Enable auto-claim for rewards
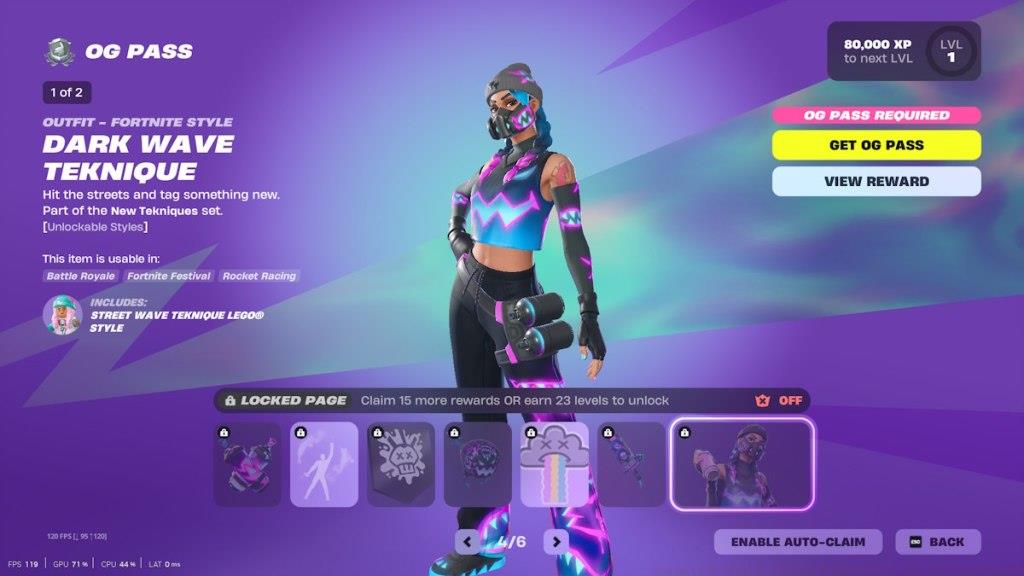Image resolution: width=1024 pixels, height=576 pixels. [797, 542]
